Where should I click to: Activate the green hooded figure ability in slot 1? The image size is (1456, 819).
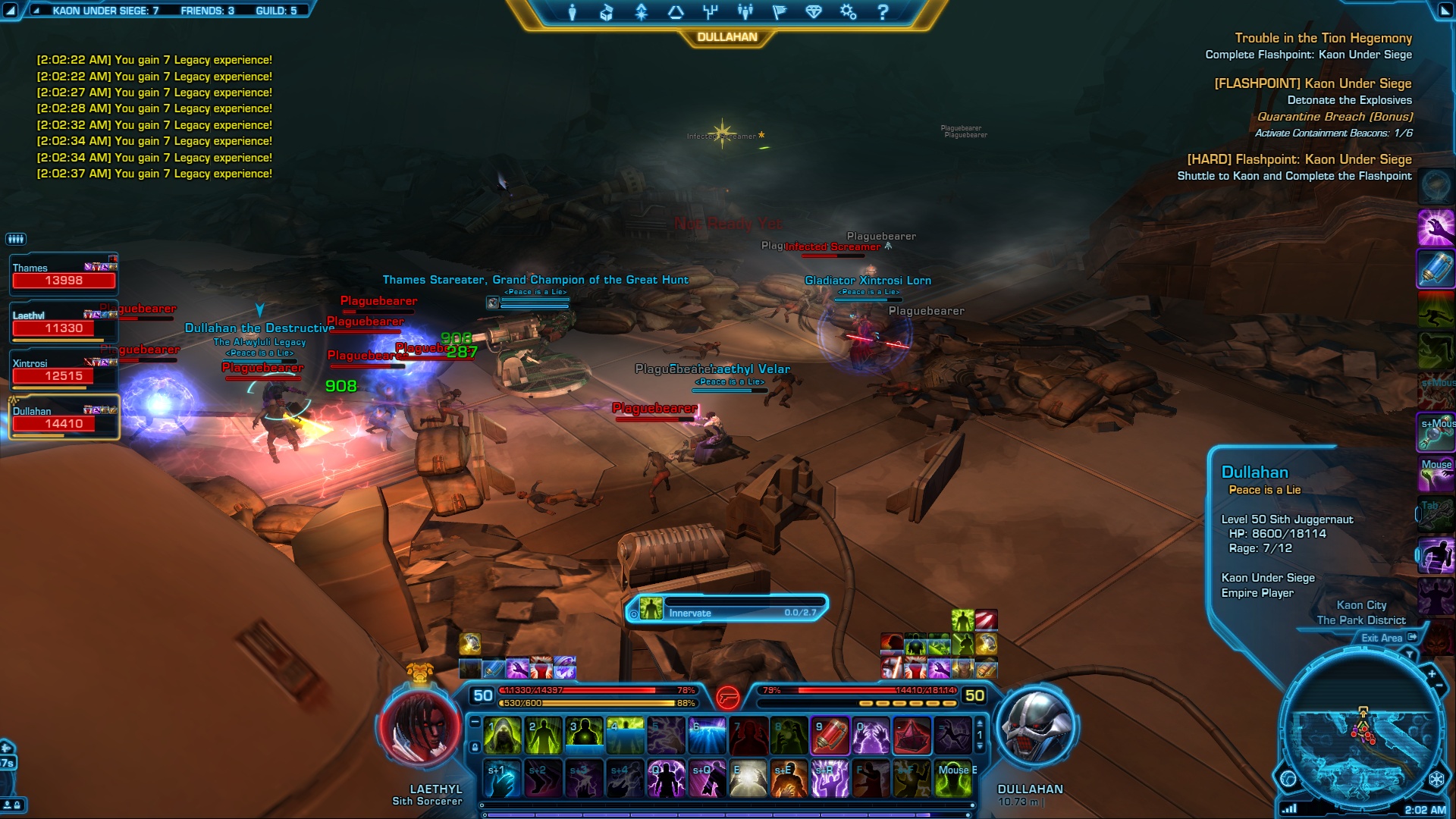point(502,736)
